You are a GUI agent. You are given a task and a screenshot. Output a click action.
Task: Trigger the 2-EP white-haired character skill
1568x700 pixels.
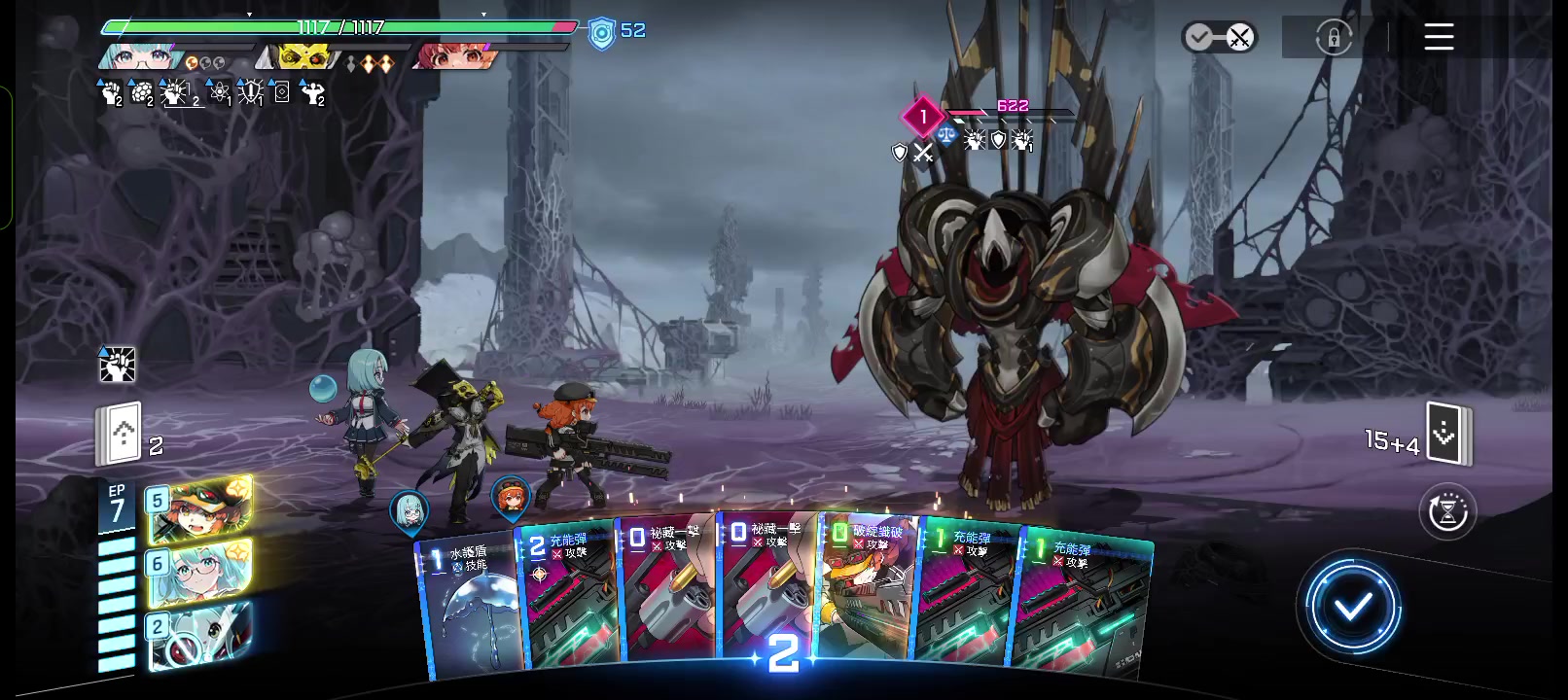pyautogui.click(x=200, y=635)
